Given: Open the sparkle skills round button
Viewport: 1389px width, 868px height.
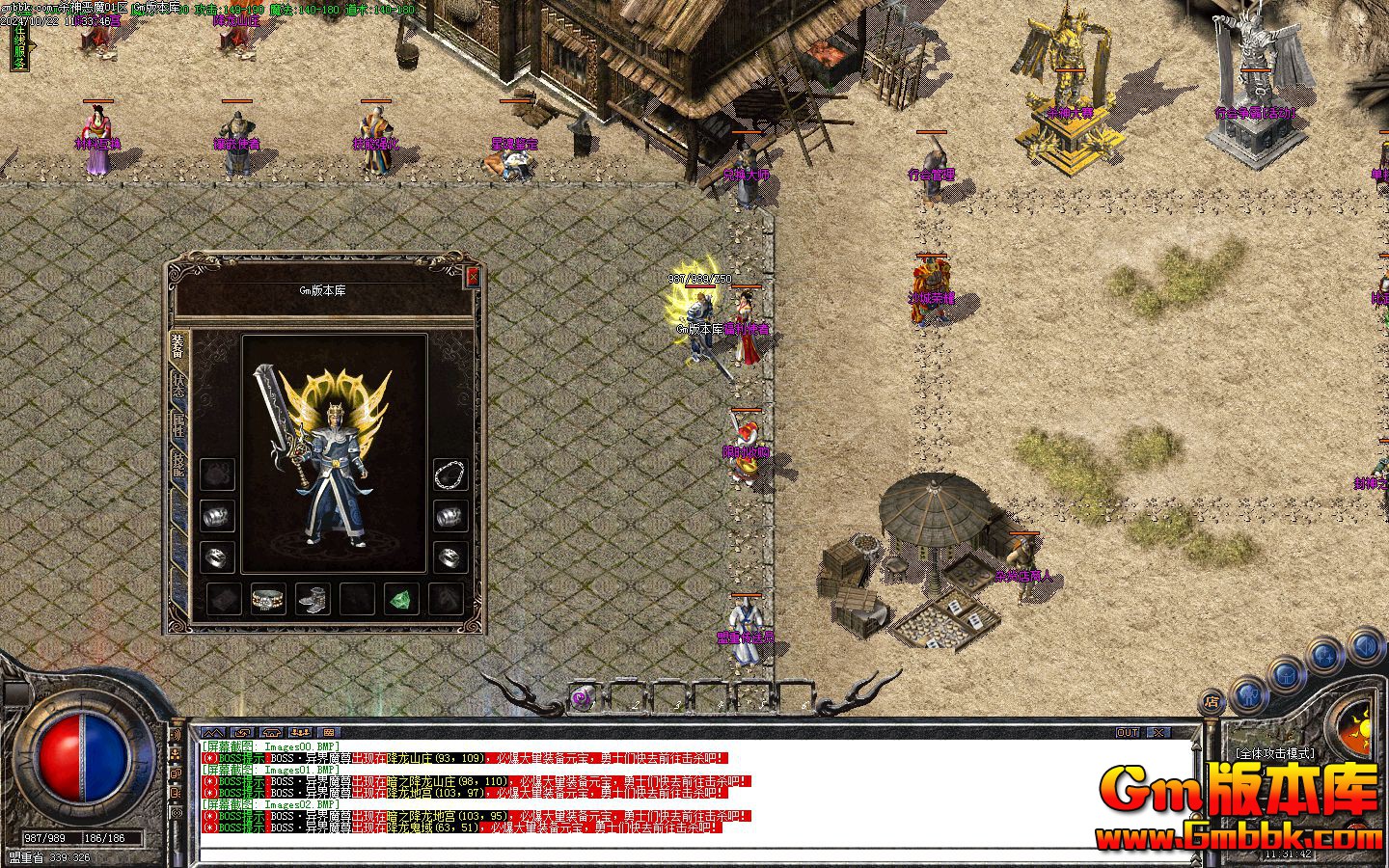Looking at the screenshot, I should coord(1326,657).
